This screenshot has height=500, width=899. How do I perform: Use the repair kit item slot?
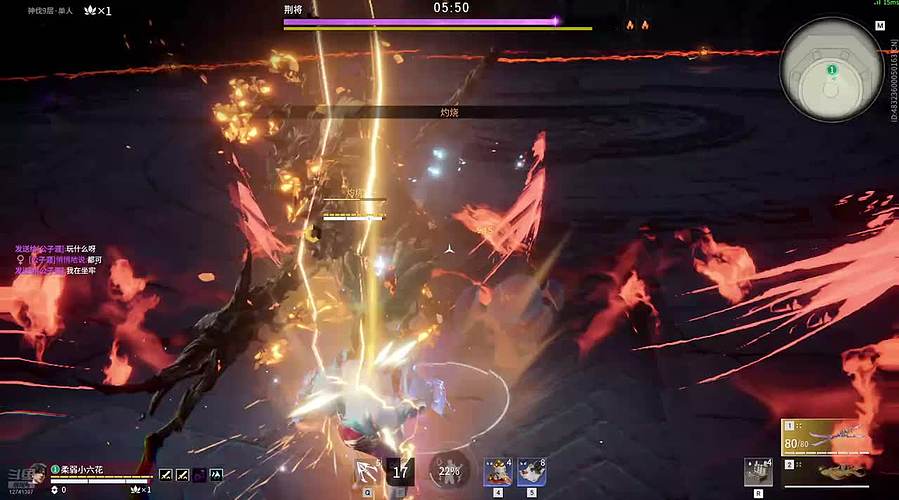pyautogui.click(x=758, y=471)
